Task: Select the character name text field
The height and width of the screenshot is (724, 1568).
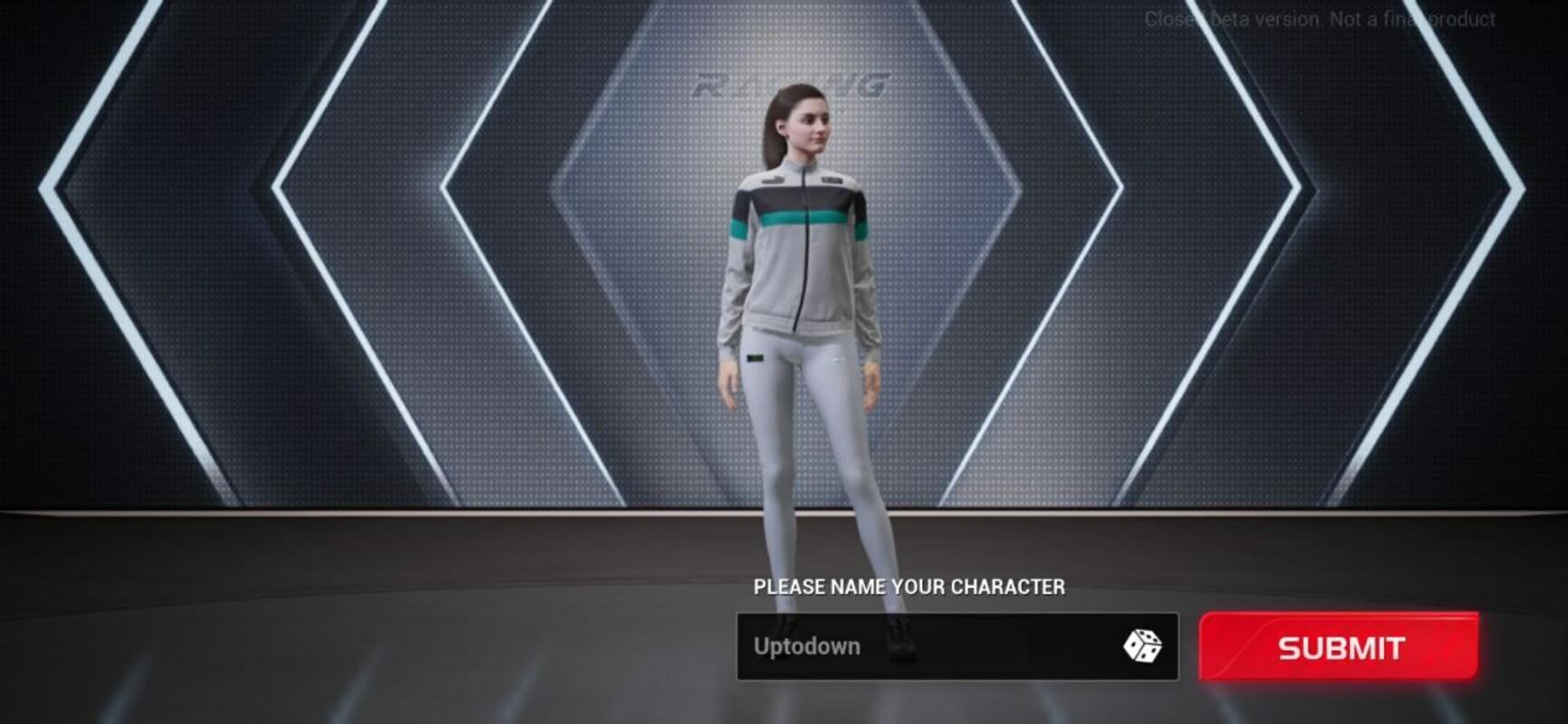Action: (923, 647)
